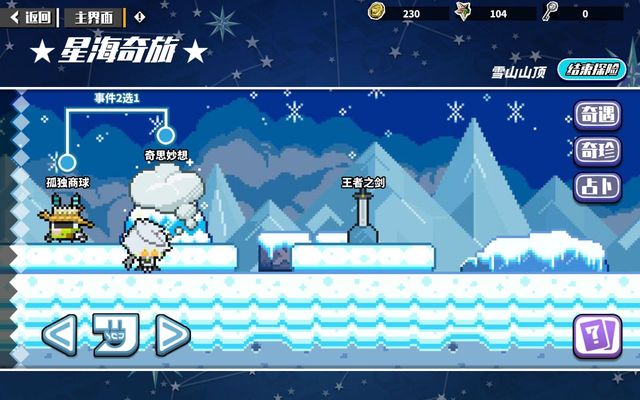Screen dimensions: 640x400
Task: Return to the 主界面 main screen
Action: 94,17
